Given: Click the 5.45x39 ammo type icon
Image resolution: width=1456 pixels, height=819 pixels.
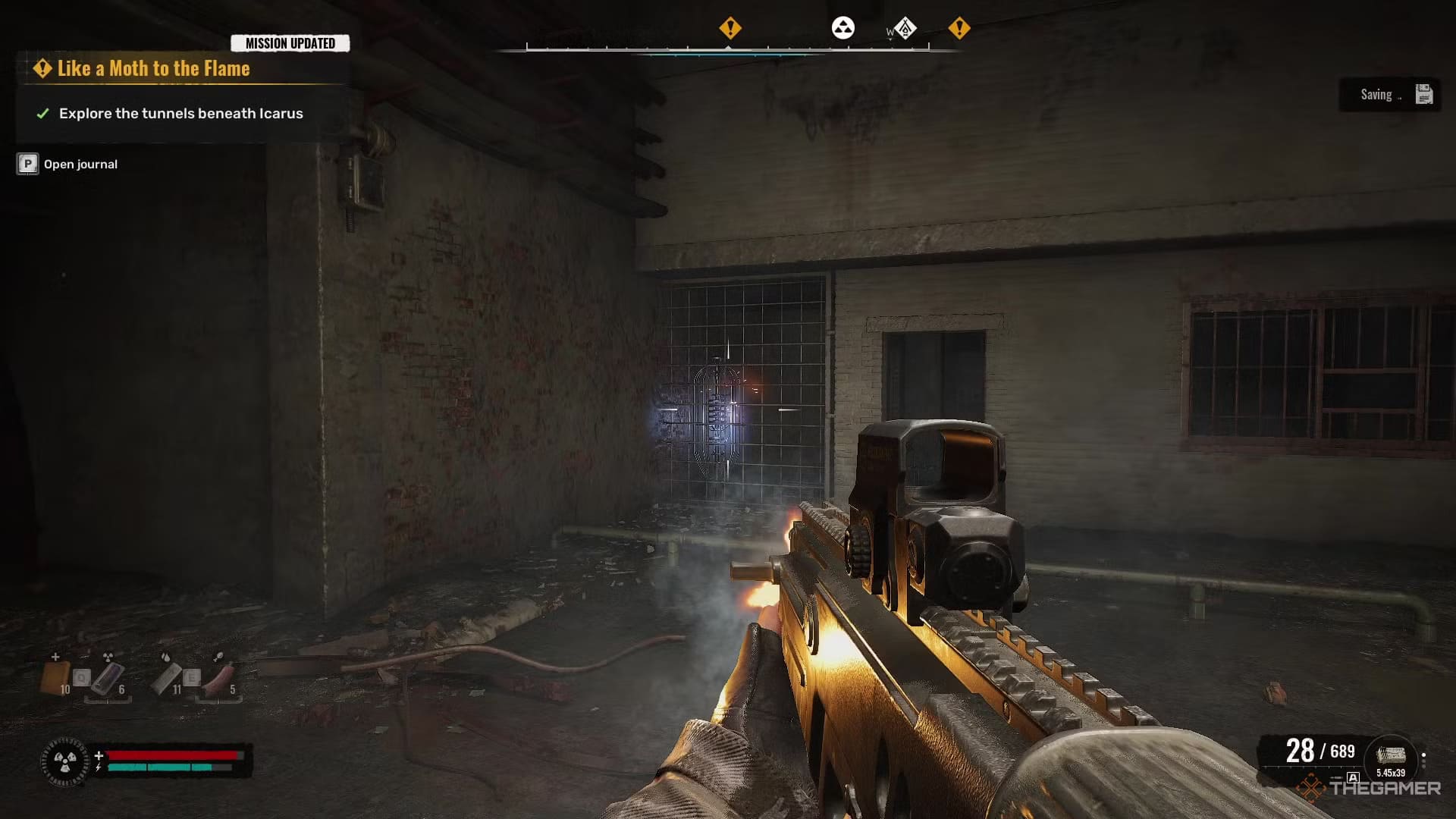Looking at the screenshot, I should [x=1390, y=758].
